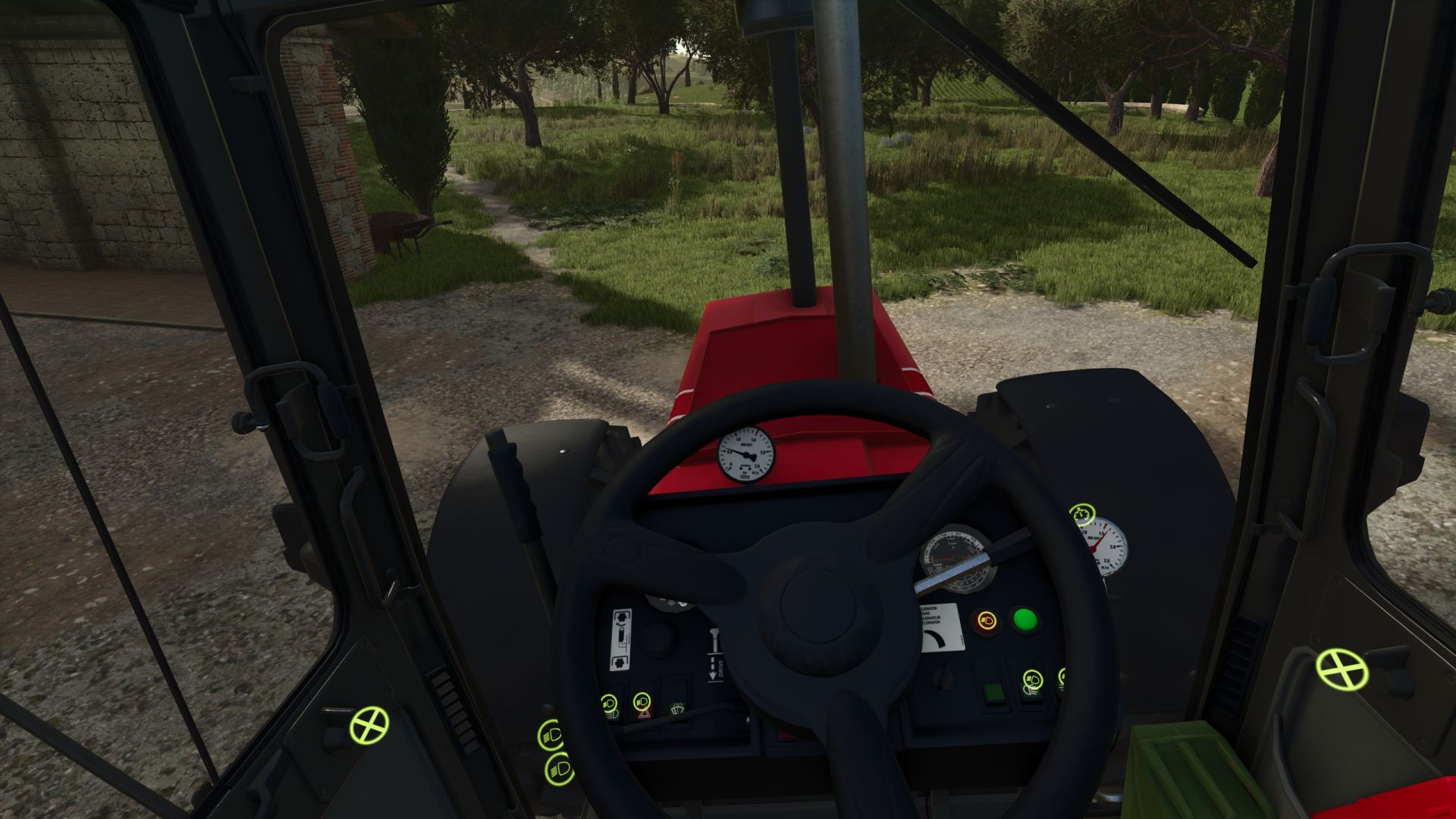Viewport: 1456px width, 819px height.
Task: Click the windshield wiper switch icon
Action: click(676, 708)
